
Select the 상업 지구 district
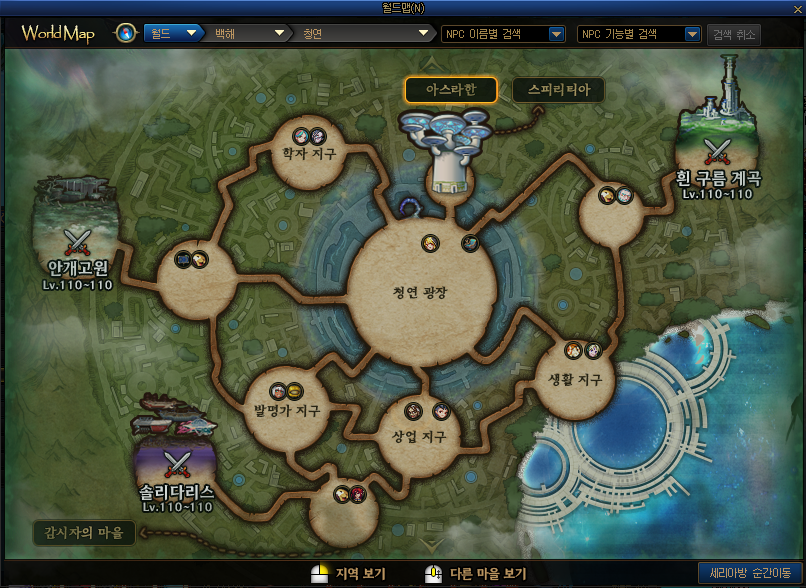click(419, 437)
